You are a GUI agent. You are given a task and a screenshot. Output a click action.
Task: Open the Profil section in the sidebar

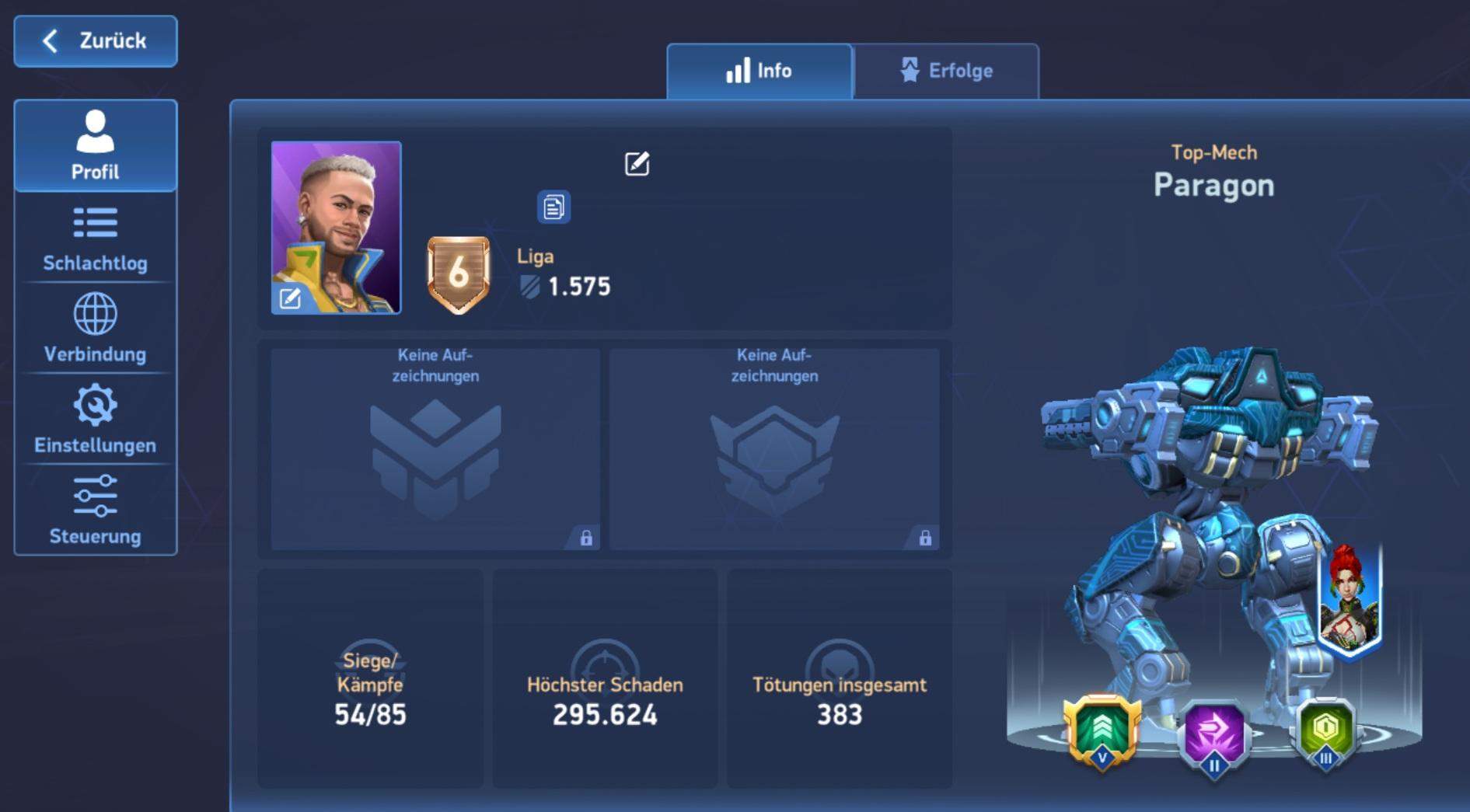coord(95,144)
